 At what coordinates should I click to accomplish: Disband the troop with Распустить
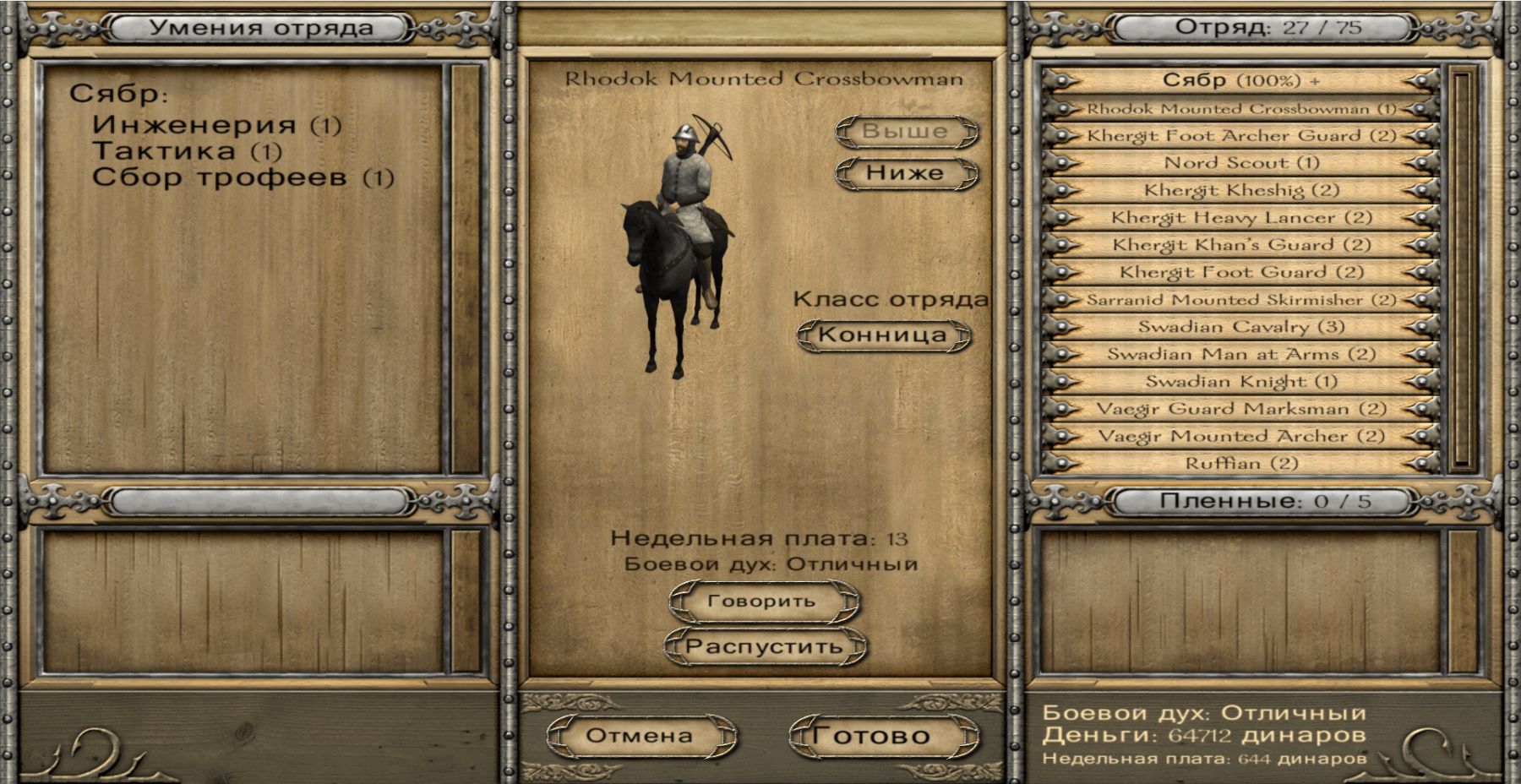coord(765,646)
